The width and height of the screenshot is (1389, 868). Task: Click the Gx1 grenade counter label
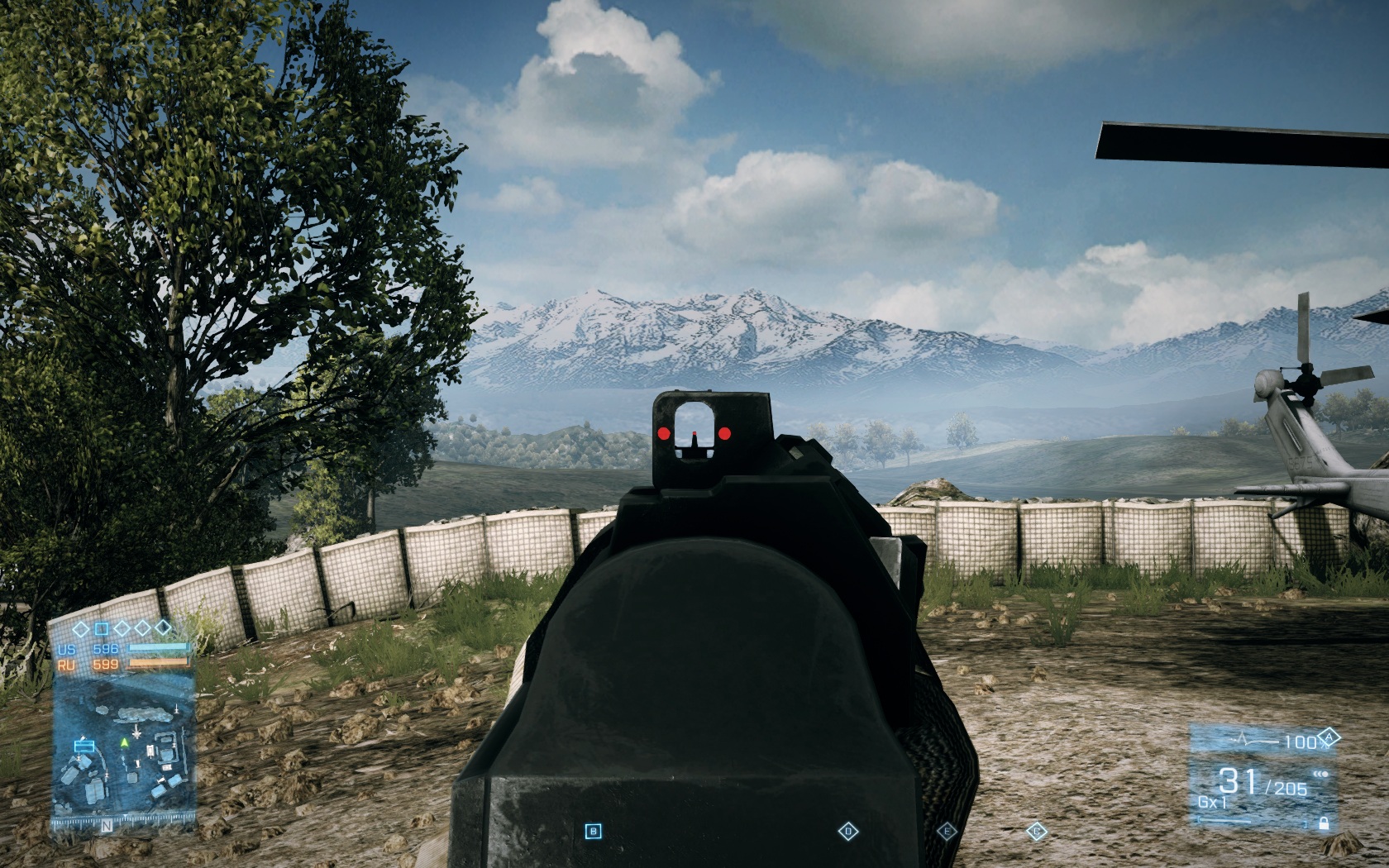click(x=1213, y=802)
